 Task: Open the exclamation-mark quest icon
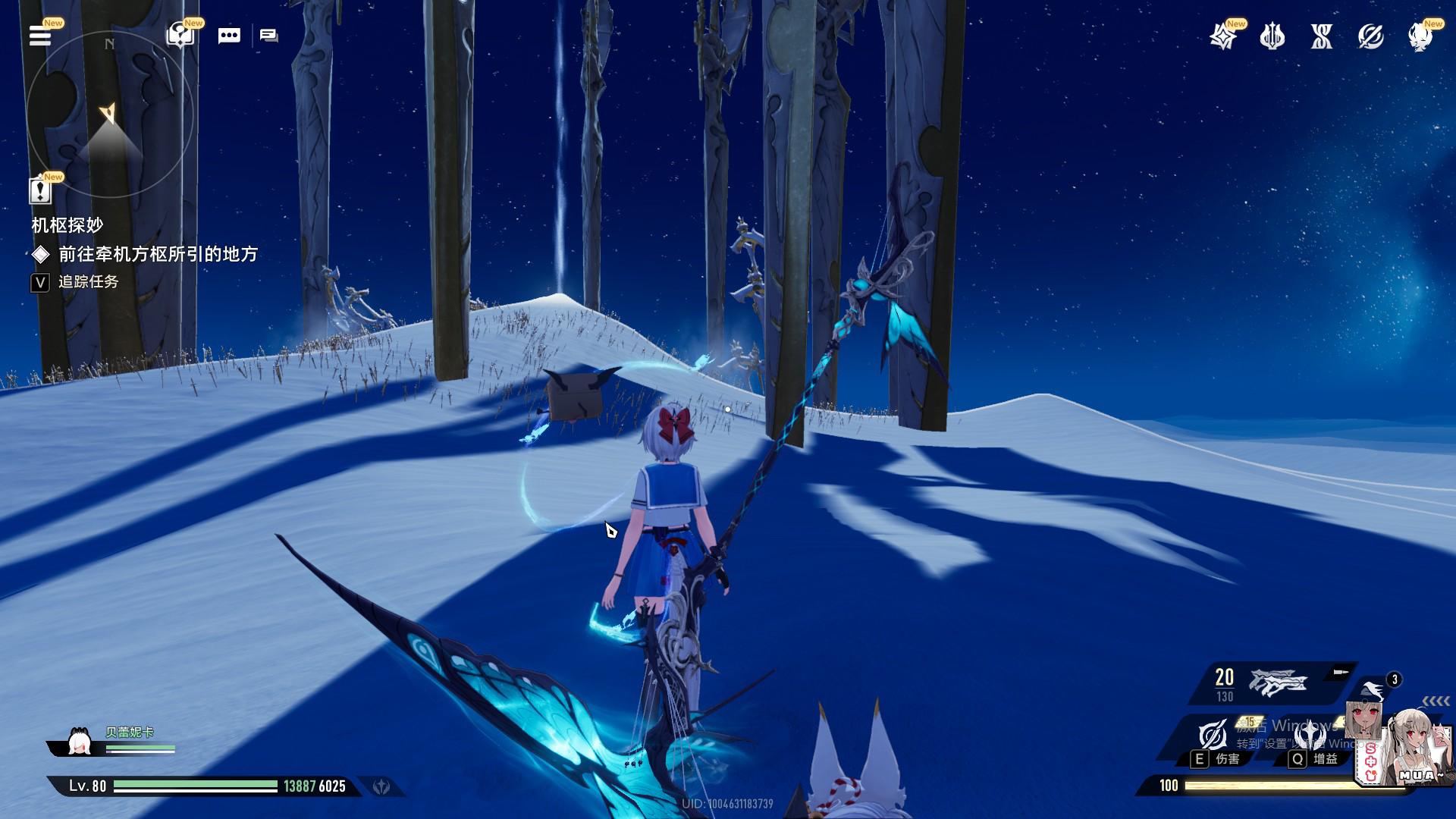tap(40, 190)
